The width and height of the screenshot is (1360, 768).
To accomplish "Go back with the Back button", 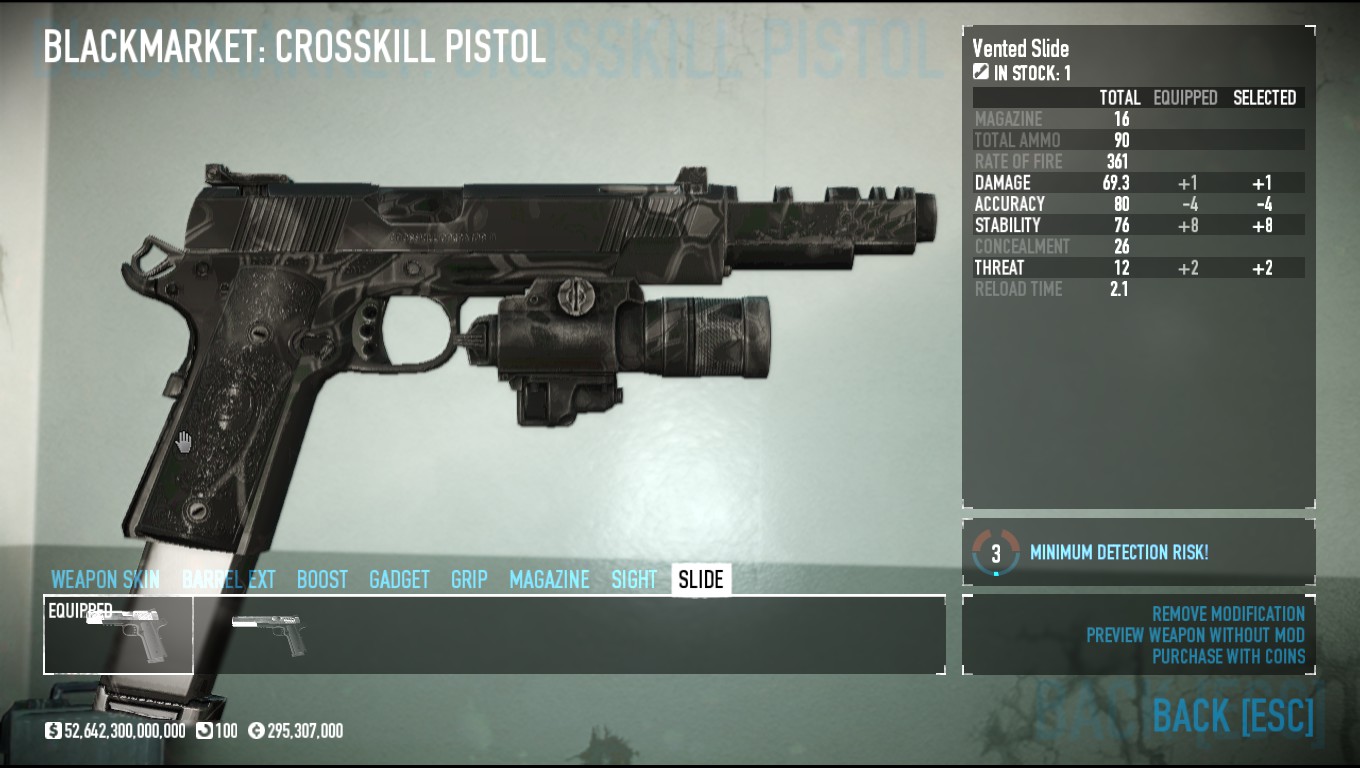I will click(1232, 716).
